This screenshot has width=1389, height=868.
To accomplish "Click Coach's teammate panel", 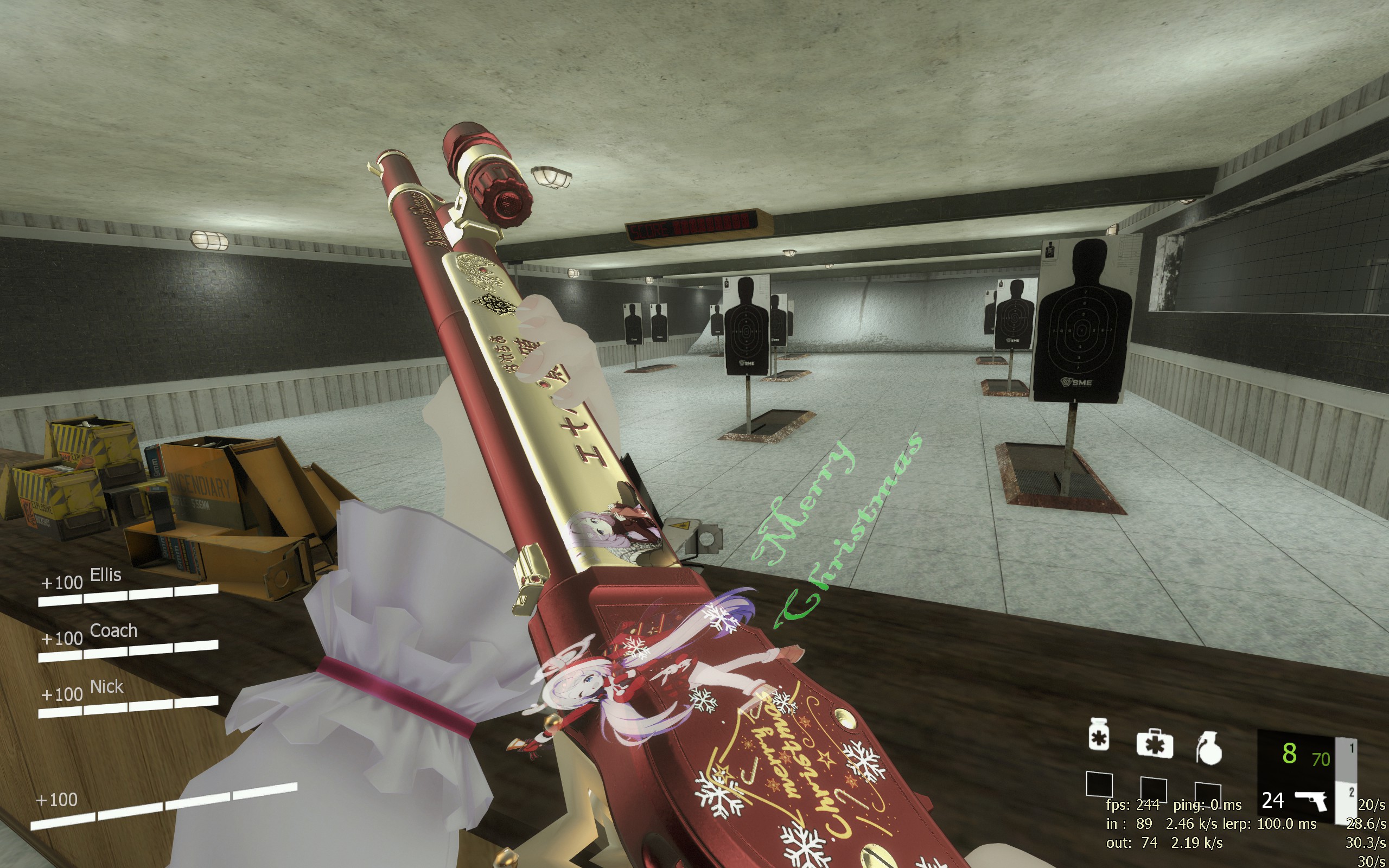I will [128, 642].
